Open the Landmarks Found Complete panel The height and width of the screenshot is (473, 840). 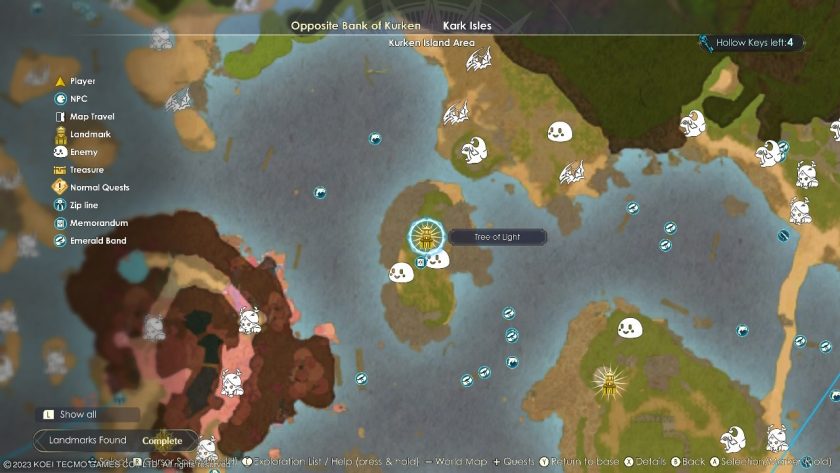tap(115, 440)
